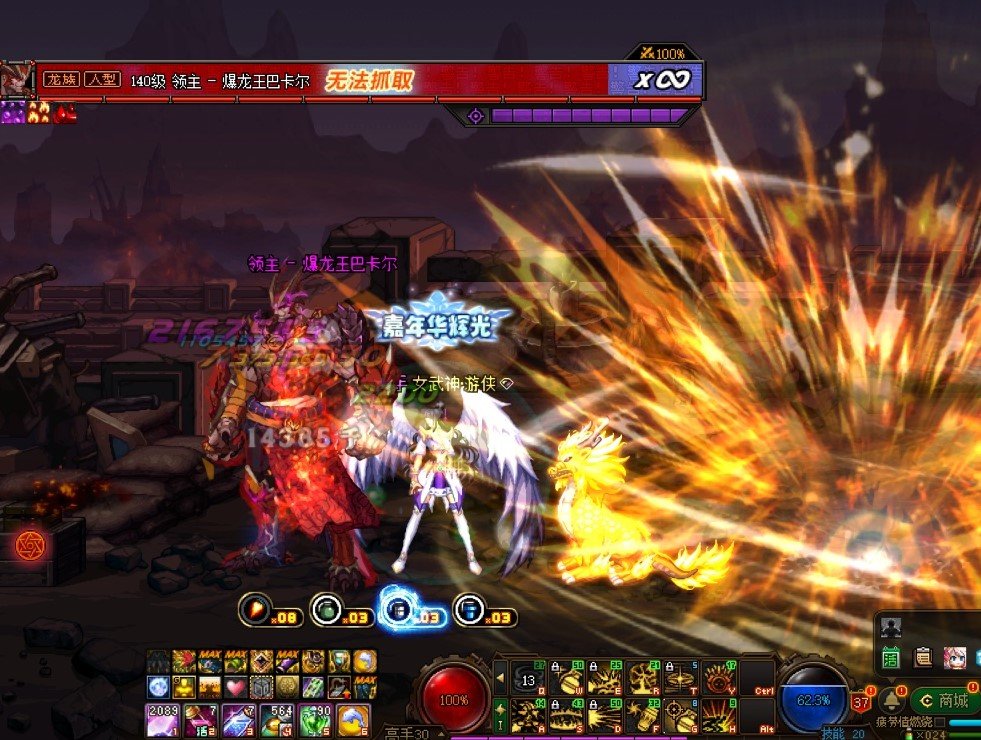
Task: Click the skill bar left arrow button
Action: (x=501, y=680)
